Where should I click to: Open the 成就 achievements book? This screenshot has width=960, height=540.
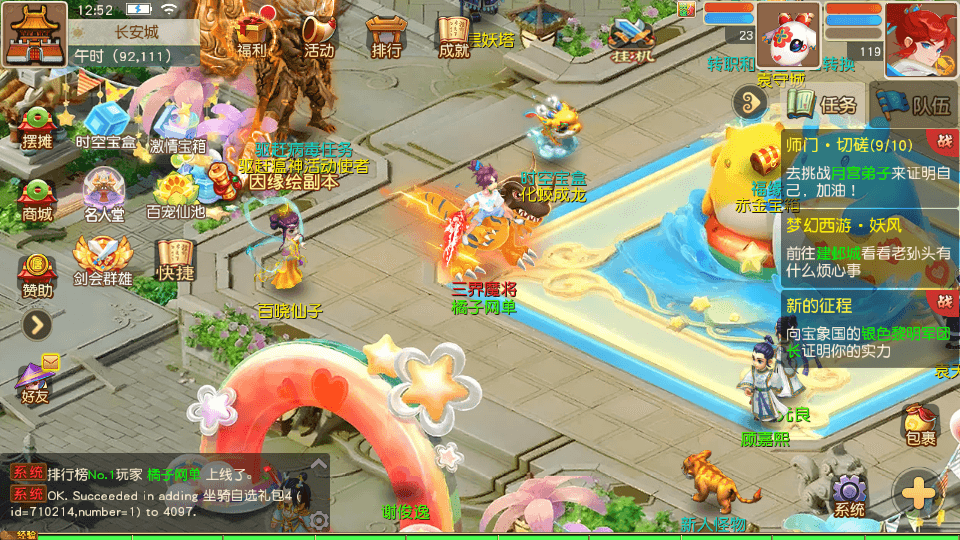pyautogui.click(x=454, y=36)
